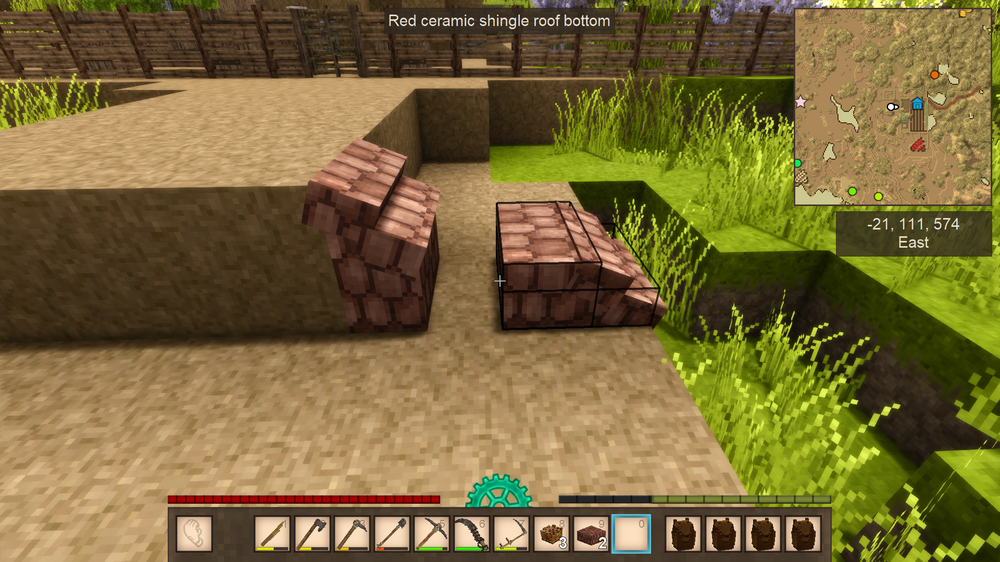Click the pink star marker on minimap

click(x=800, y=102)
